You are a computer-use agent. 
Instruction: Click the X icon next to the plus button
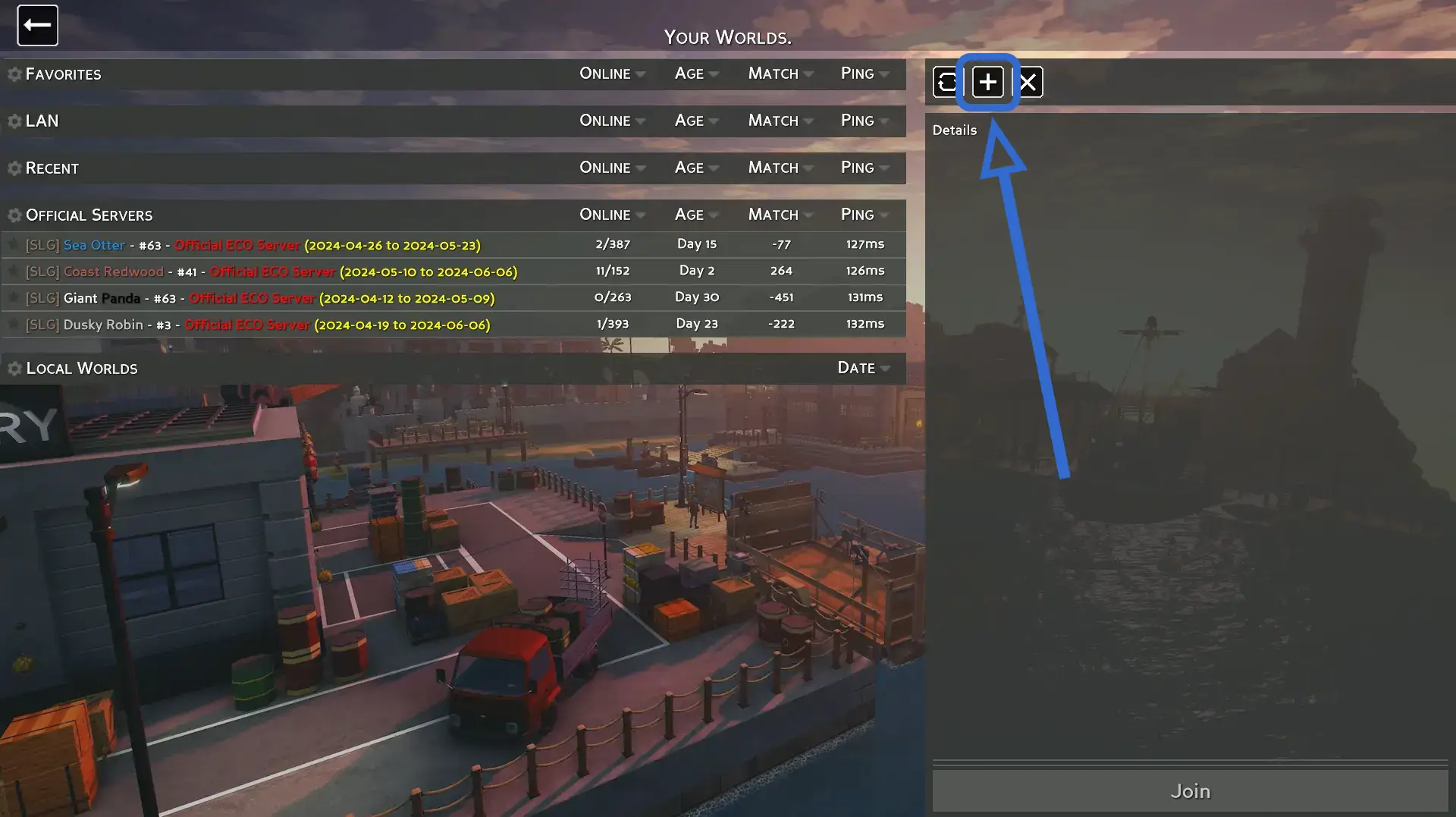point(1028,82)
